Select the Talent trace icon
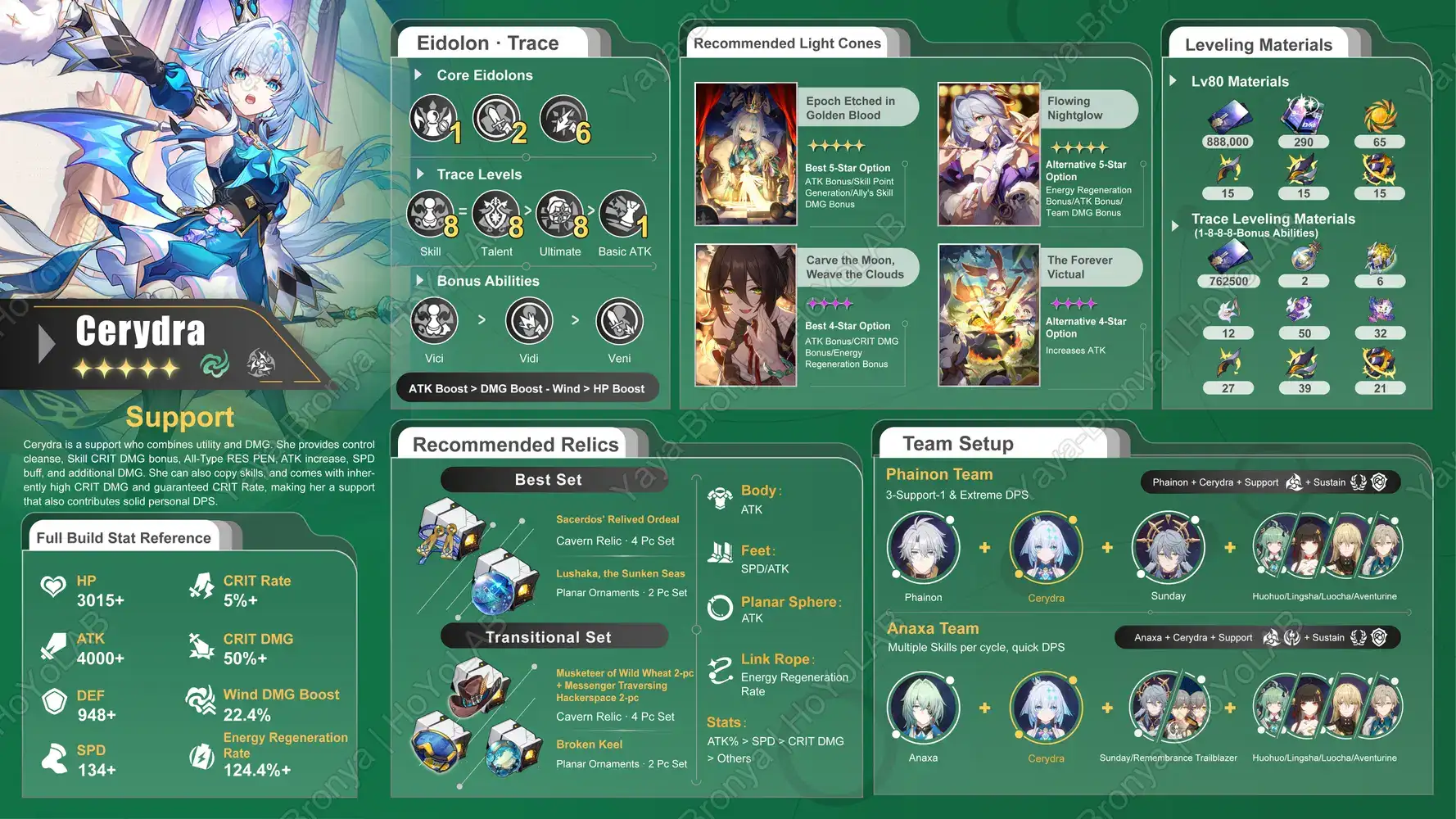 495,215
